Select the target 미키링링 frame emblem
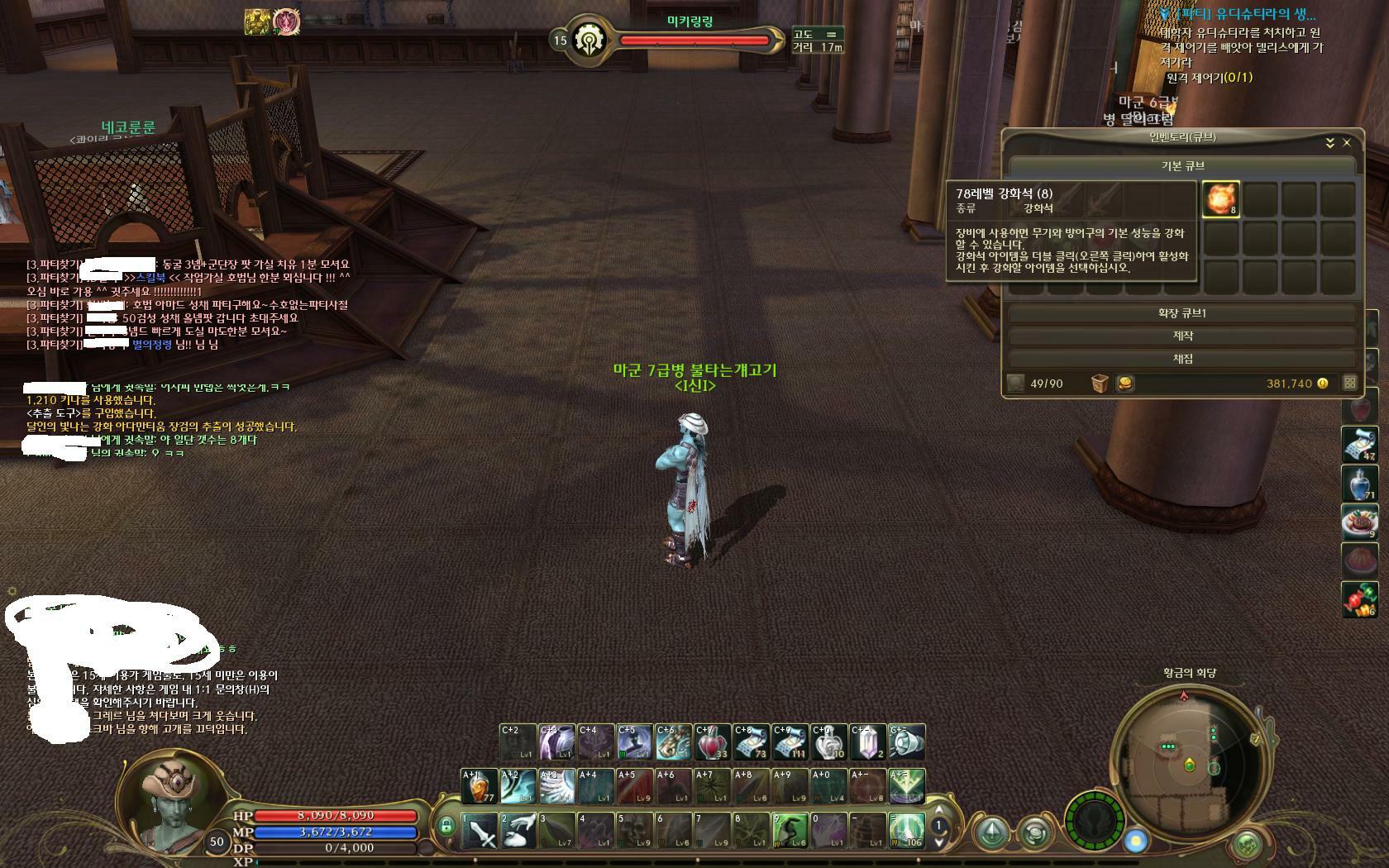Screen dimensions: 1389x868 pos(589,40)
